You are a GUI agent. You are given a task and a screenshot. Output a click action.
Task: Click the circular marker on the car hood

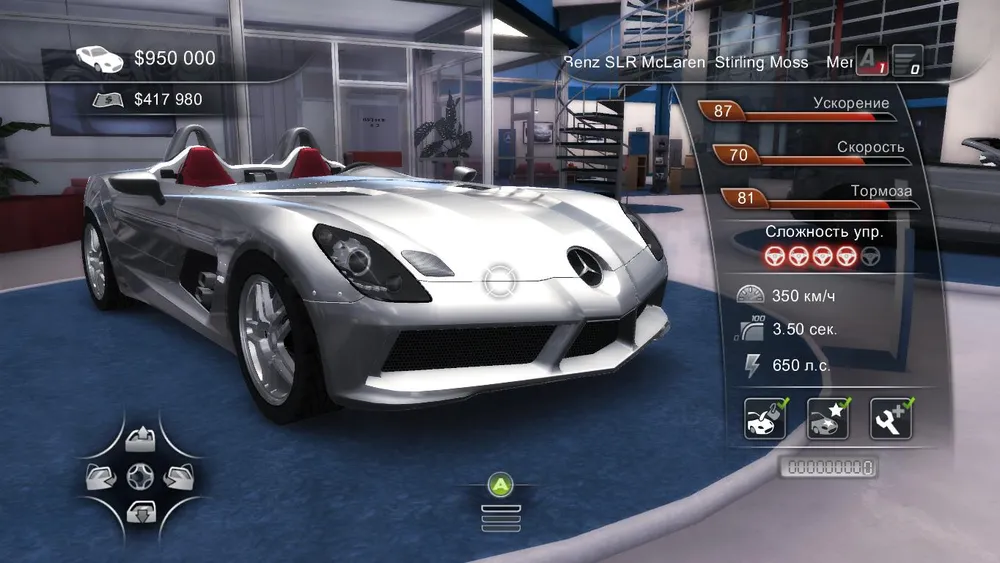[498, 281]
